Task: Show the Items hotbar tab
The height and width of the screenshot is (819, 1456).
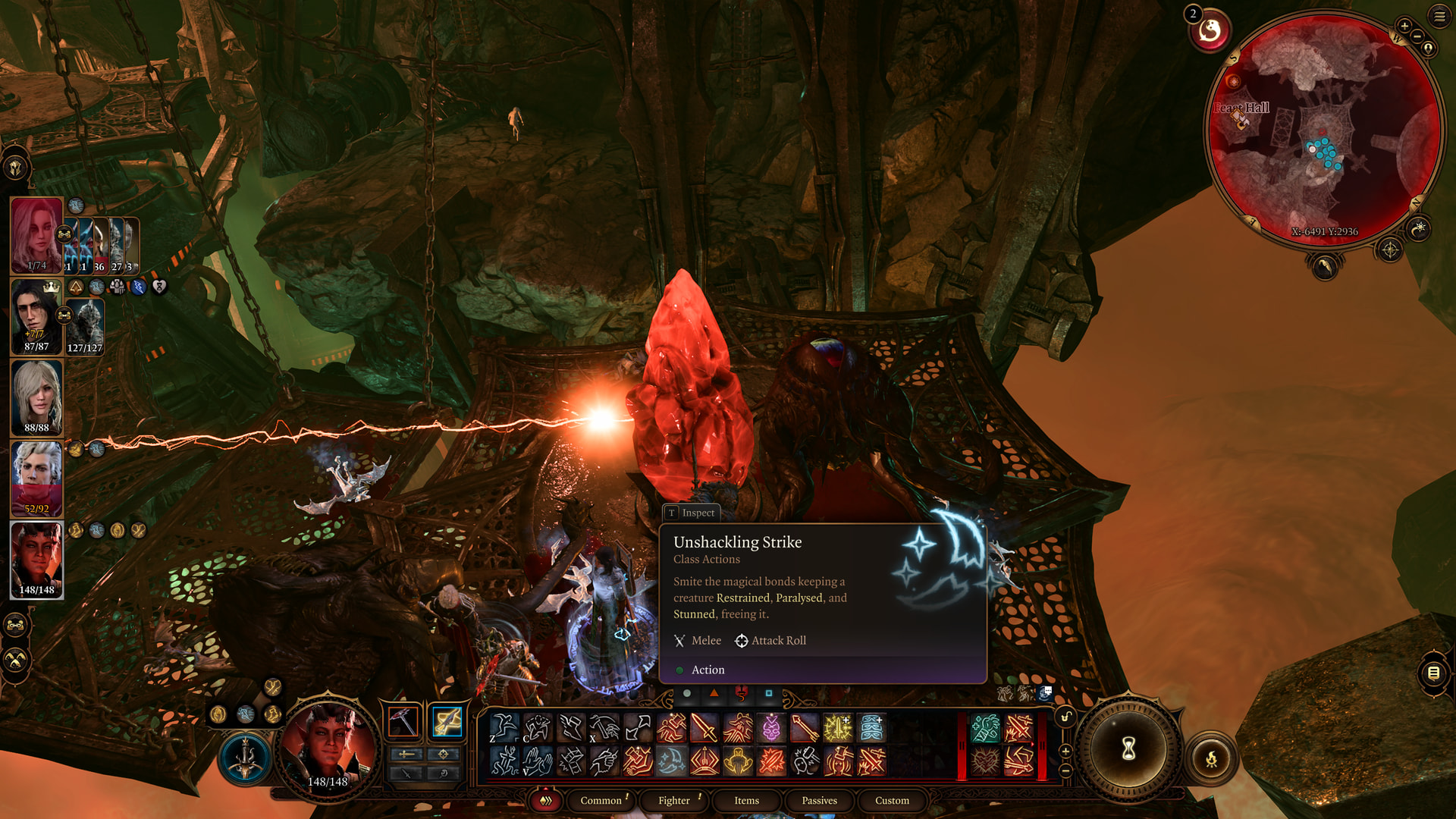Action: pos(746,800)
